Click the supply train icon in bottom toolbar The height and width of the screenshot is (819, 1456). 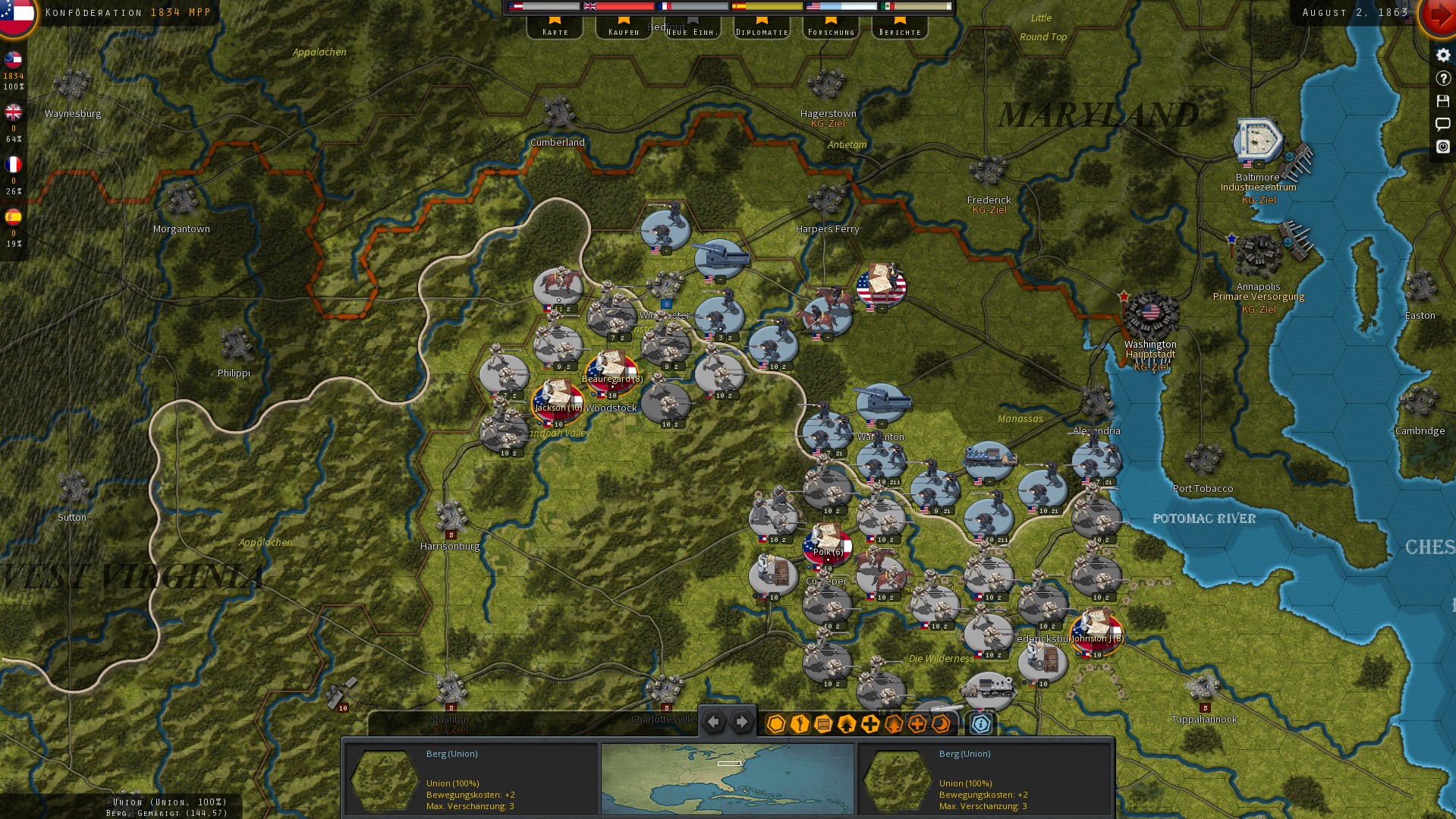click(822, 724)
